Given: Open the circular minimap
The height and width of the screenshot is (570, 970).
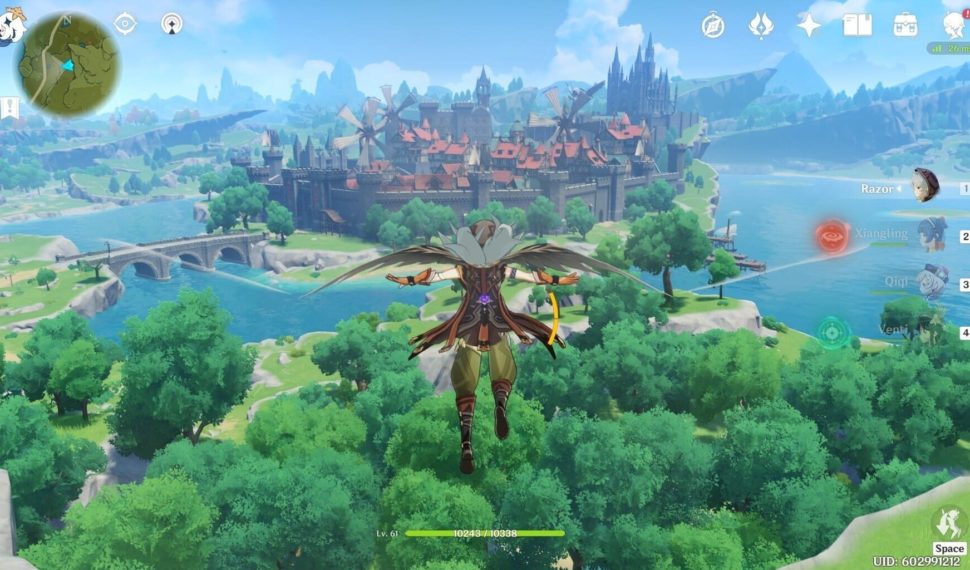Looking at the screenshot, I should [x=67, y=65].
